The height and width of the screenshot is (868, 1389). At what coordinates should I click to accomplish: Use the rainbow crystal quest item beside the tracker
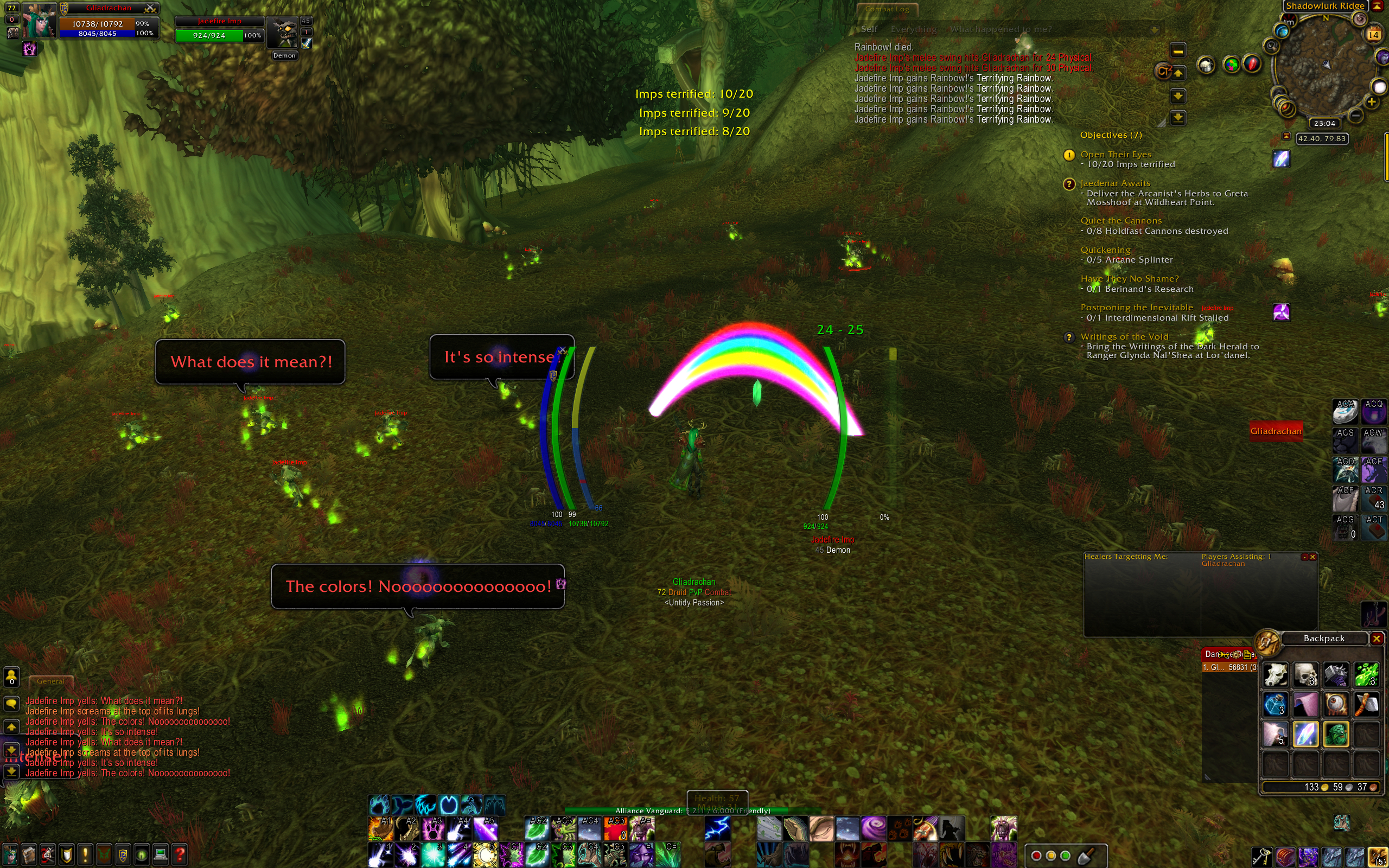[1281, 158]
